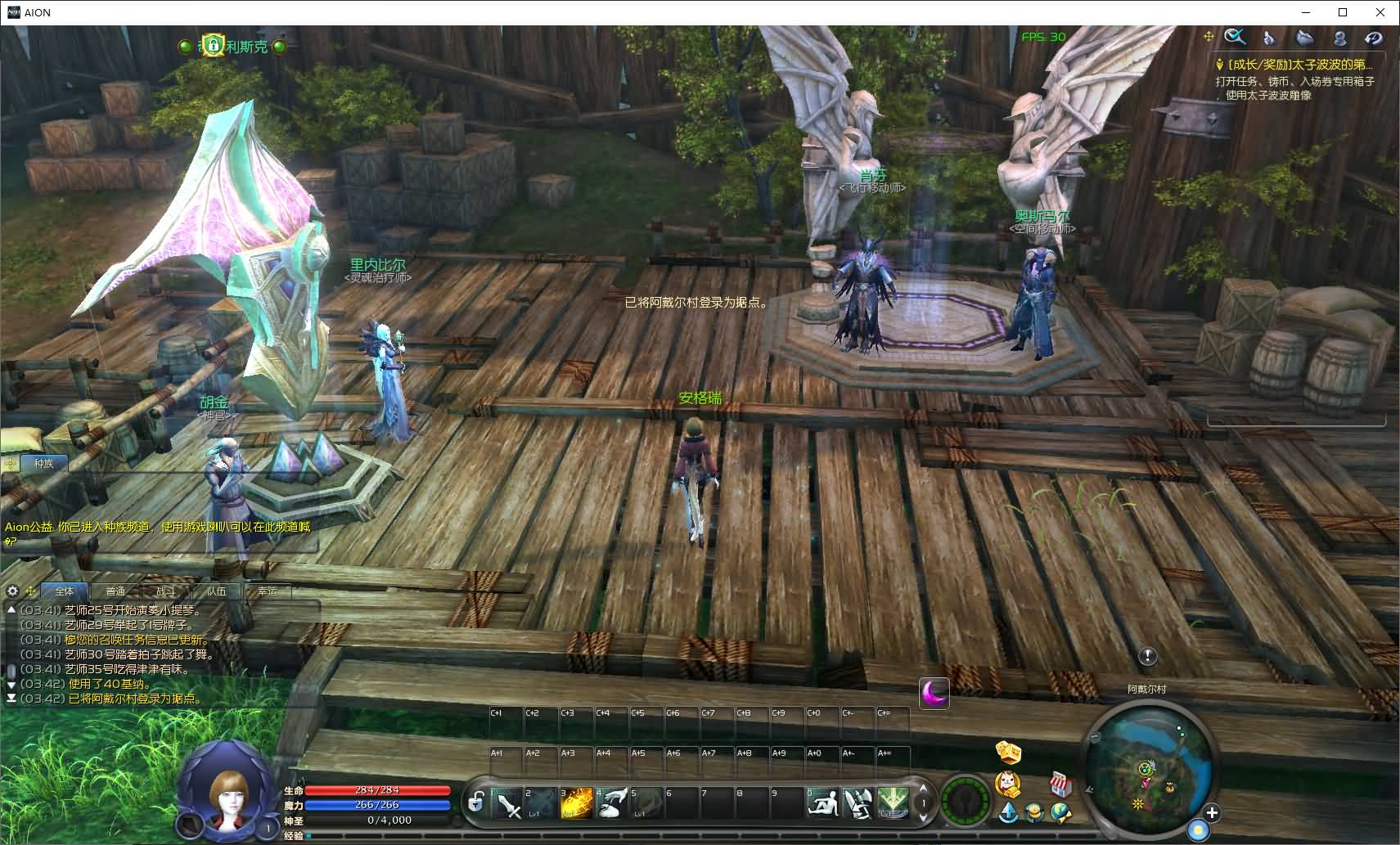
Task: Activate the sword attack skill in slot 1
Action: tap(507, 803)
